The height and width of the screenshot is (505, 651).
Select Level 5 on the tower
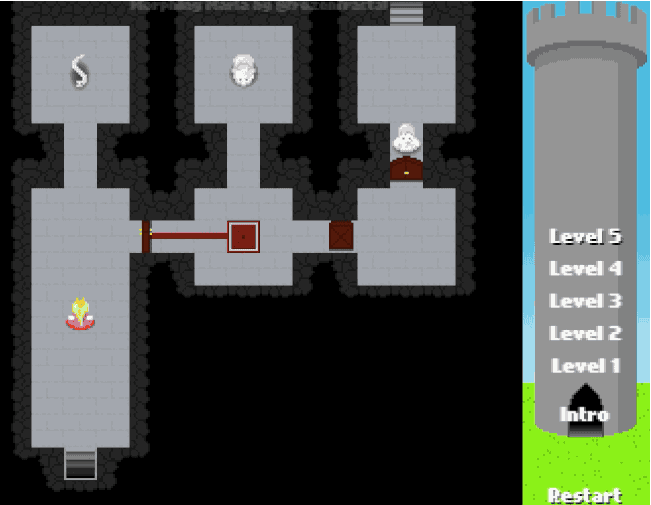[585, 237]
